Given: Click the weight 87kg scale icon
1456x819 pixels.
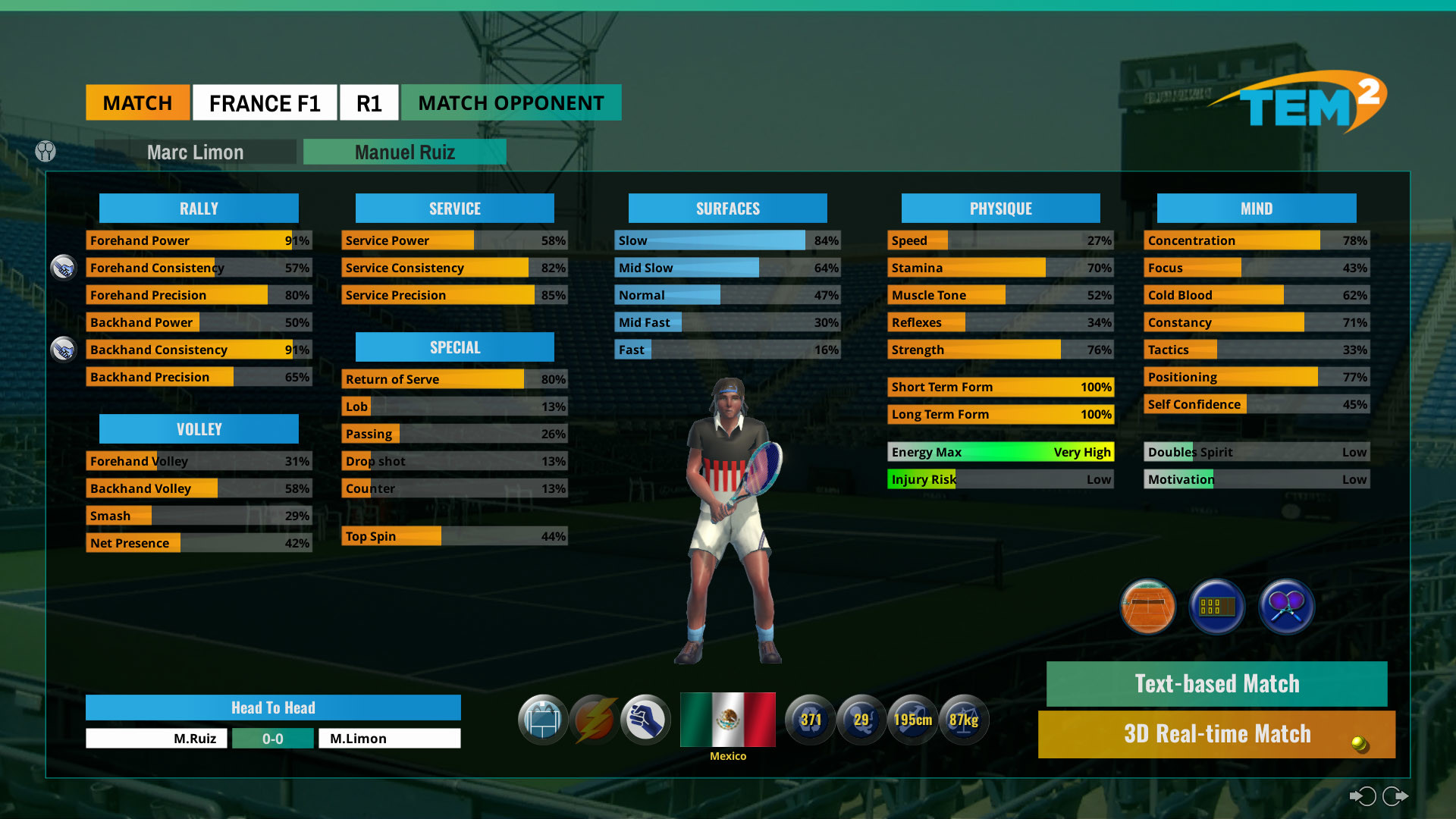Looking at the screenshot, I should [x=964, y=720].
